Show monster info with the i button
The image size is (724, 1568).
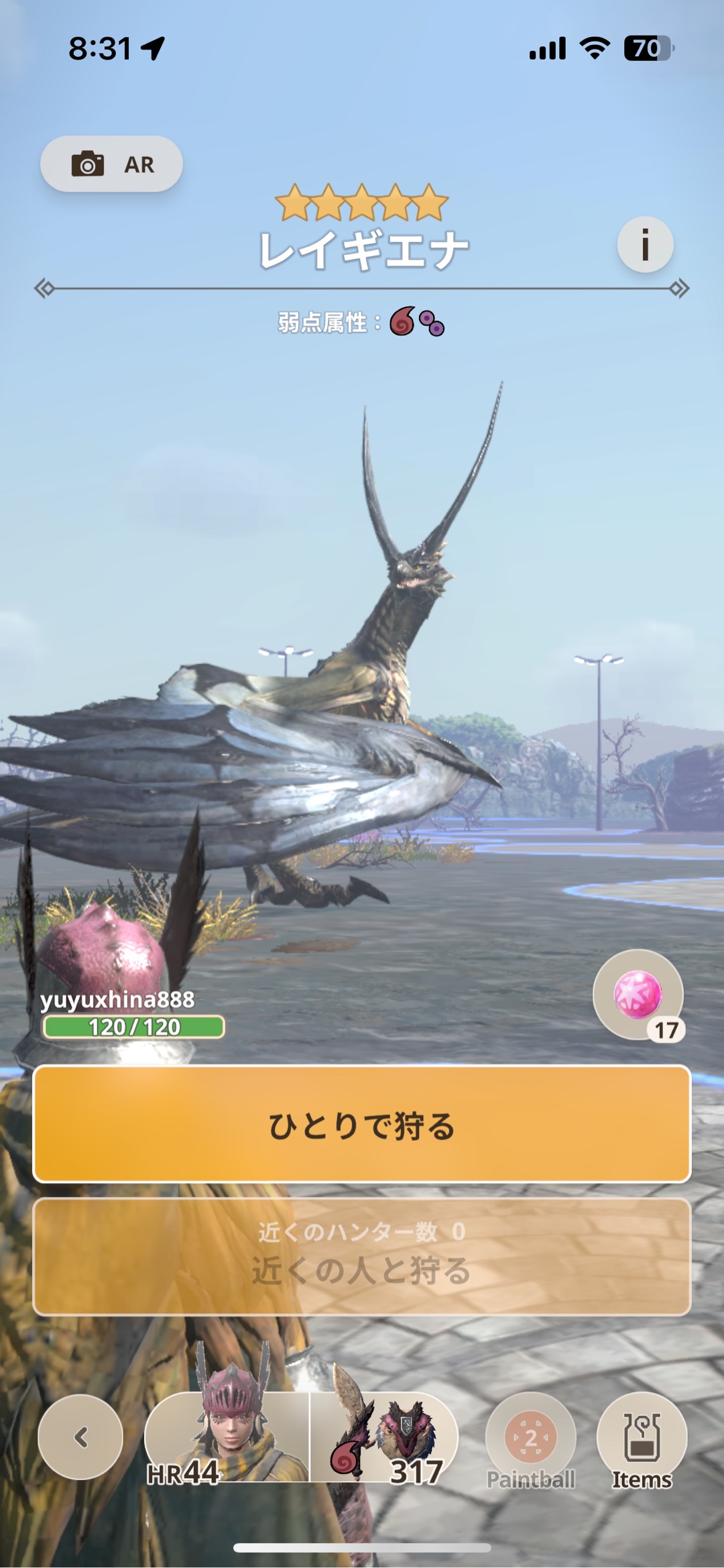pyautogui.click(x=645, y=244)
